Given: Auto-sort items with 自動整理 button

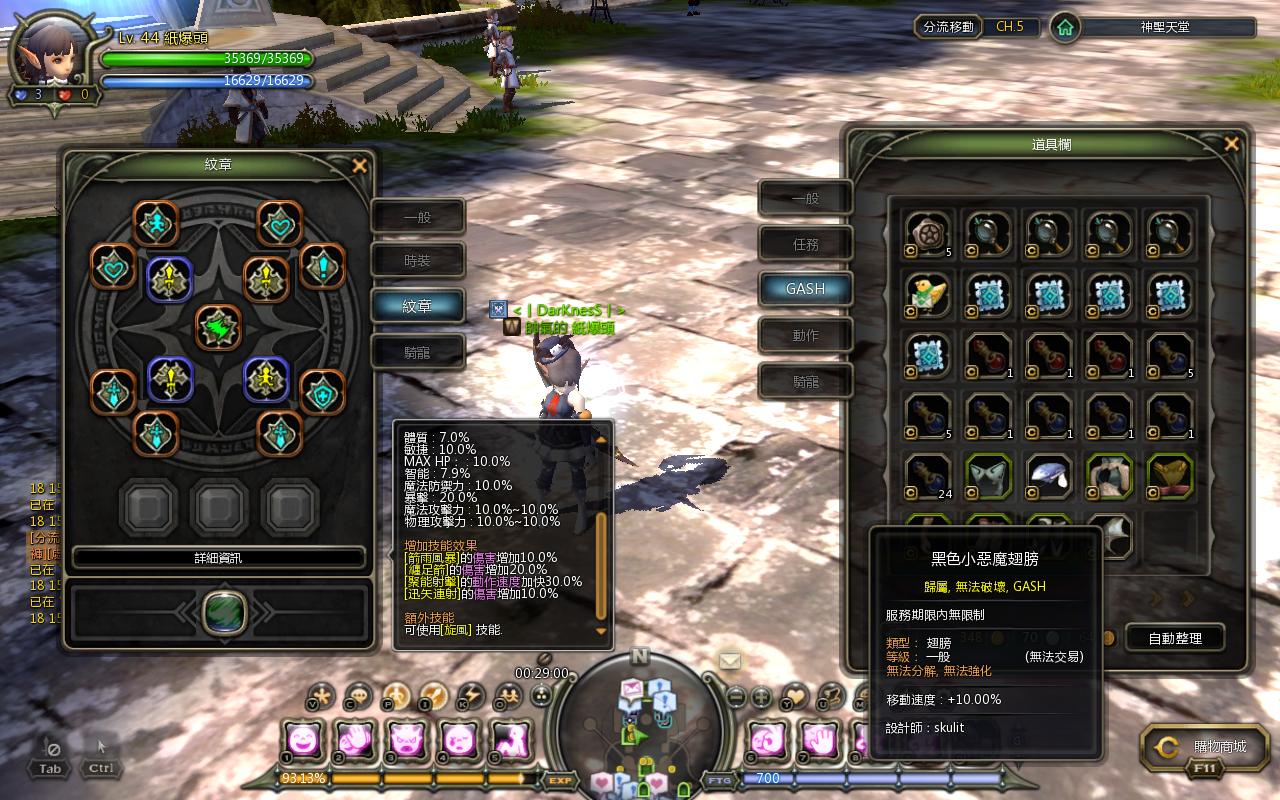Looking at the screenshot, I should pyautogui.click(x=1175, y=637).
